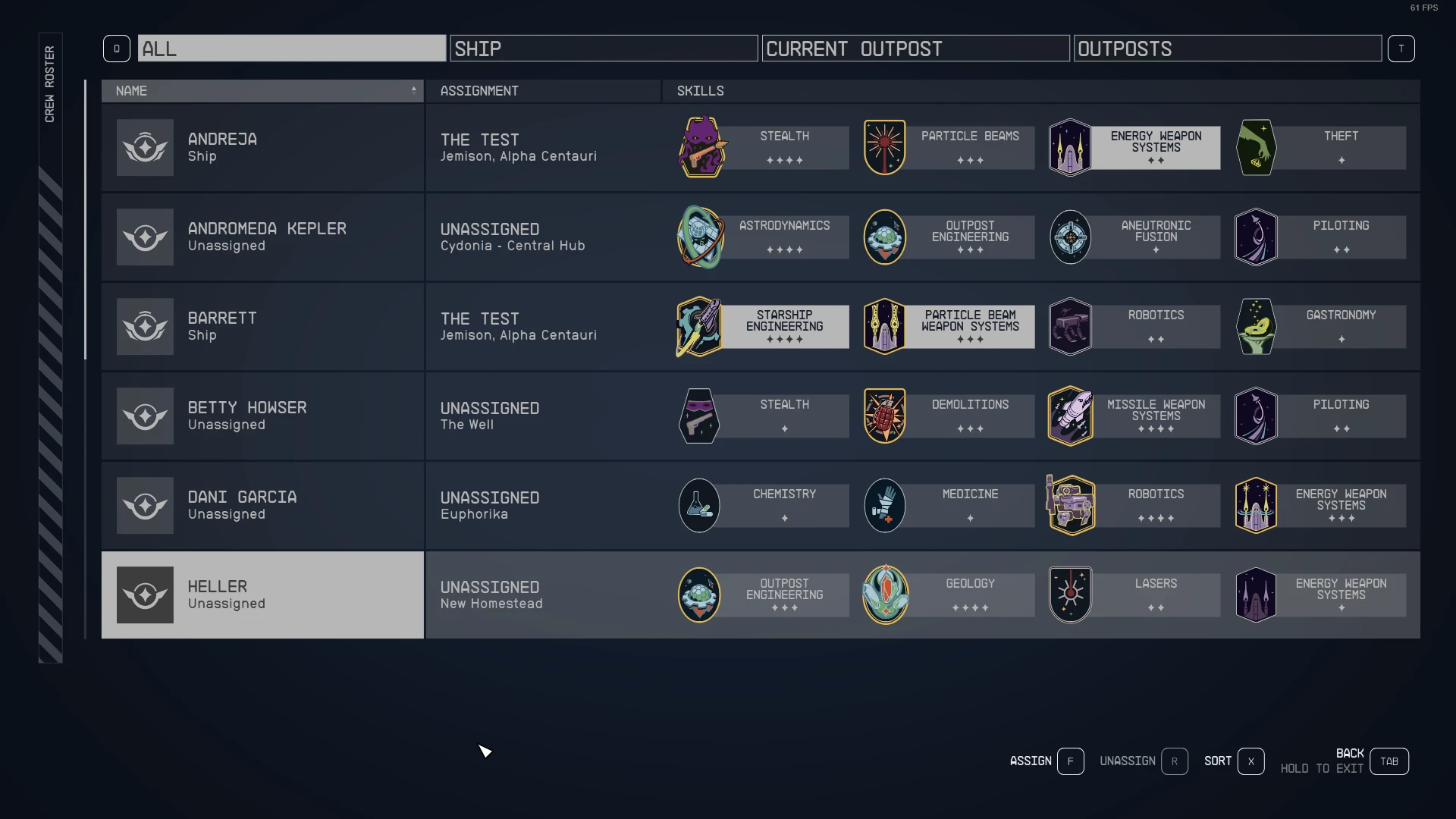Screen dimensions: 1456x819
Task: Click Andromeda Kepler's Astrodynamics icon
Action: 699,237
